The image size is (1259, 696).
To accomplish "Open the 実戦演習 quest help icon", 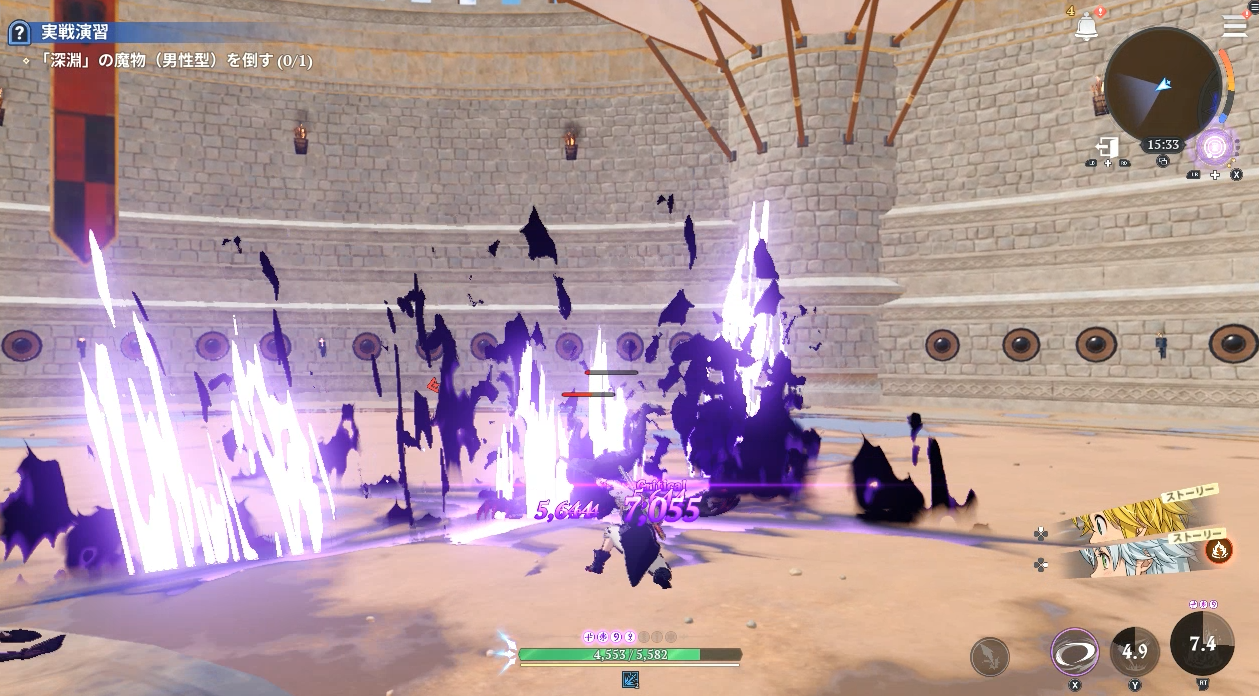I will pyautogui.click(x=18, y=33).
